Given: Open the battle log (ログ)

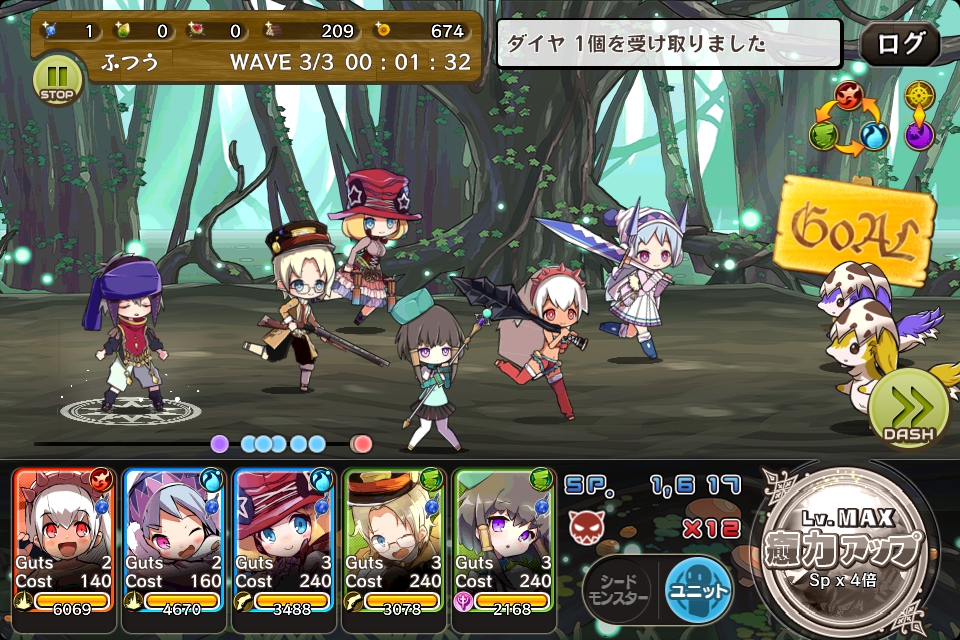Looking at the screenshot, I should tap(899, 44).
